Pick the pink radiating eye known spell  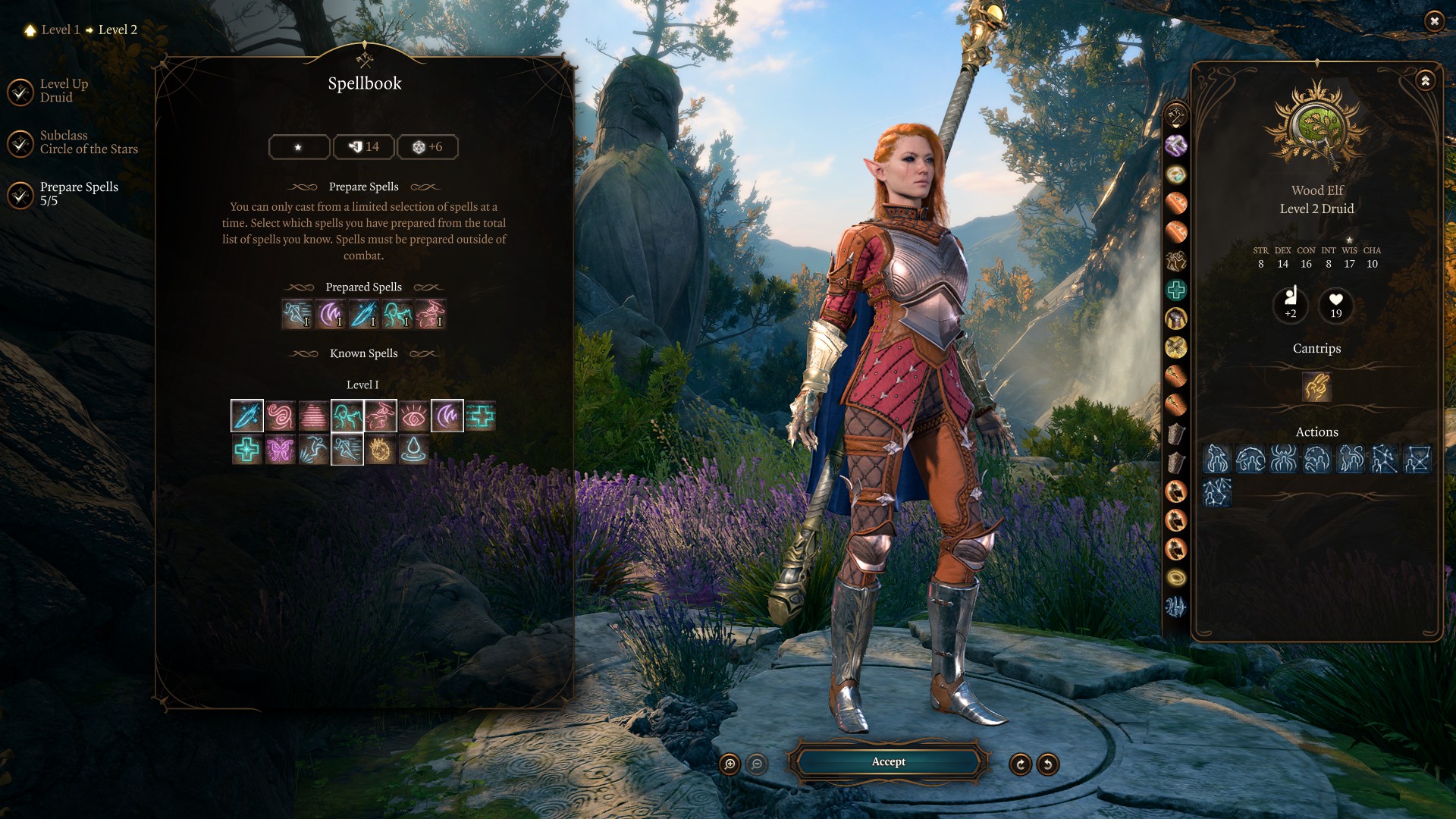[414, 416]
